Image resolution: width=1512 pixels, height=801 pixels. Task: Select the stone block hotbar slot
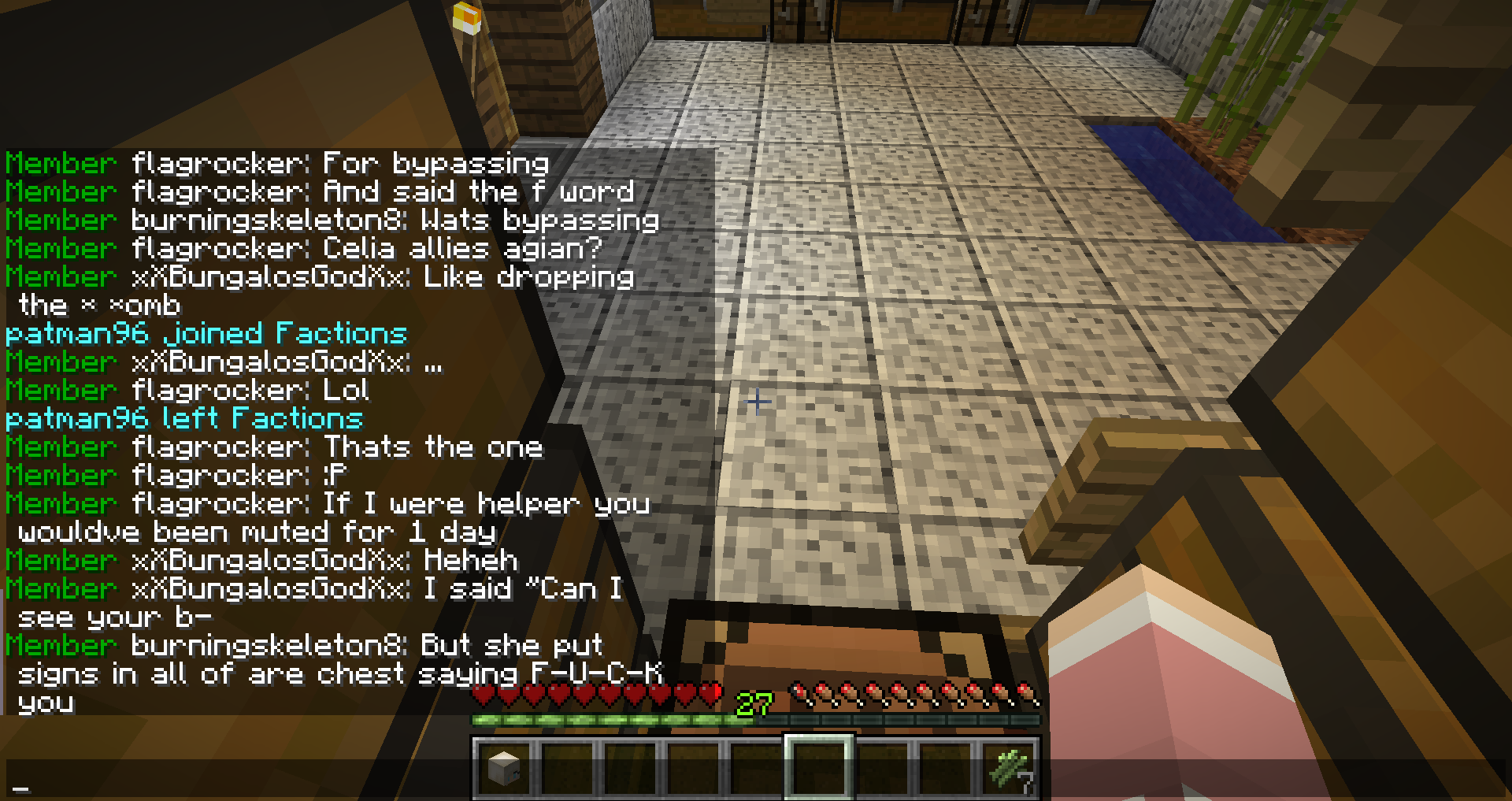tap(504, 768)
